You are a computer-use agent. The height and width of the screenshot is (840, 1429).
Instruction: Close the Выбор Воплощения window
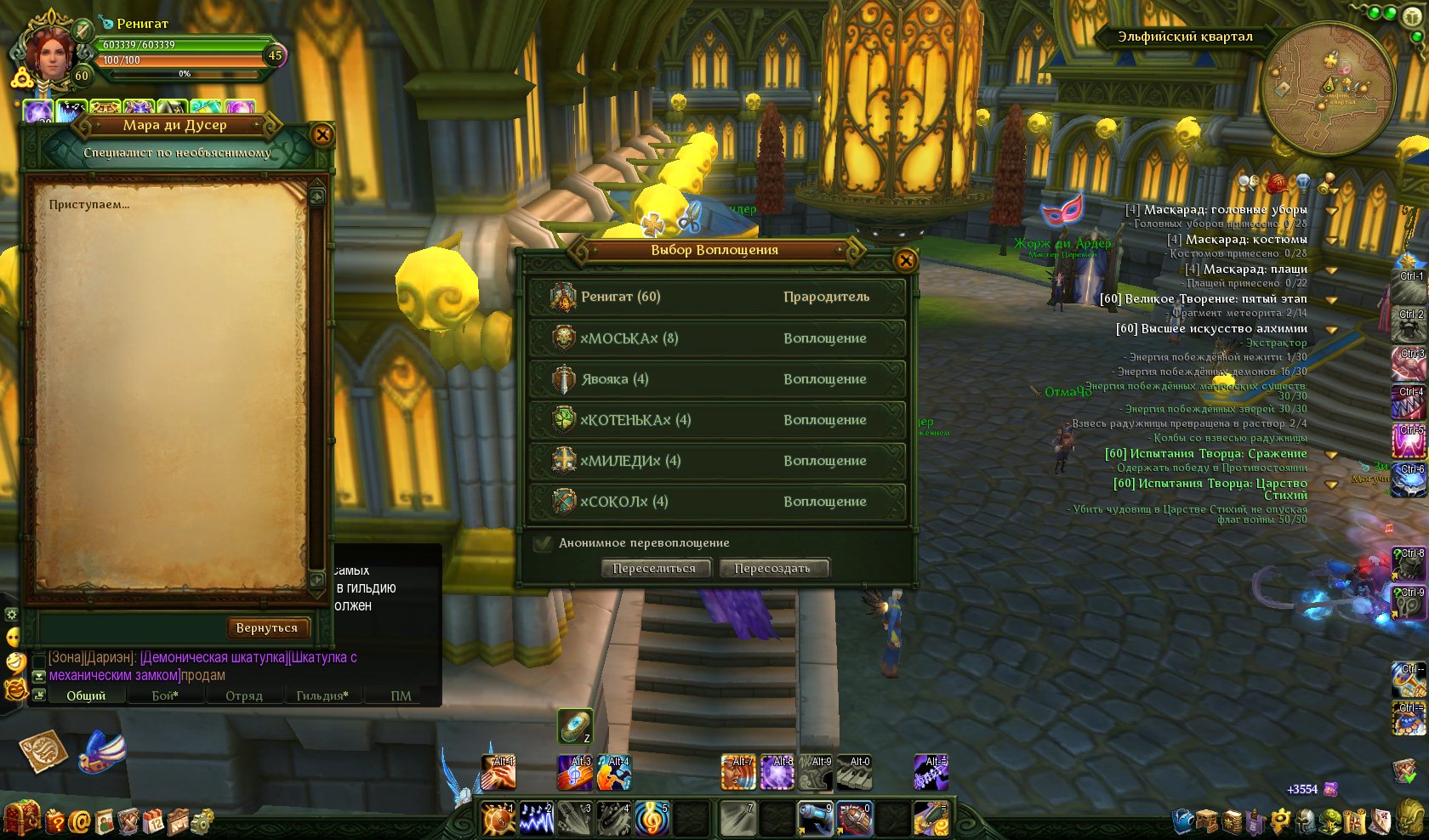(x=906, y=260)
